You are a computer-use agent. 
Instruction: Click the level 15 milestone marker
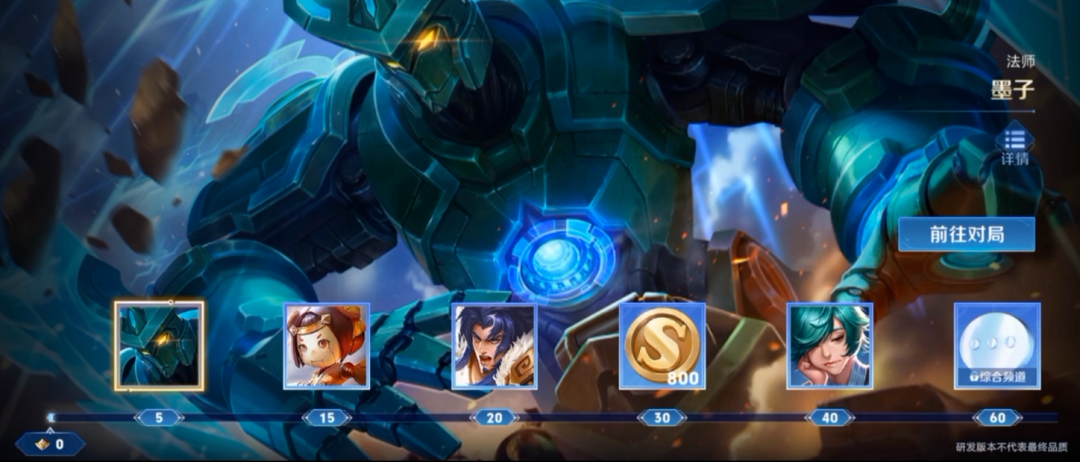point(327,418)
